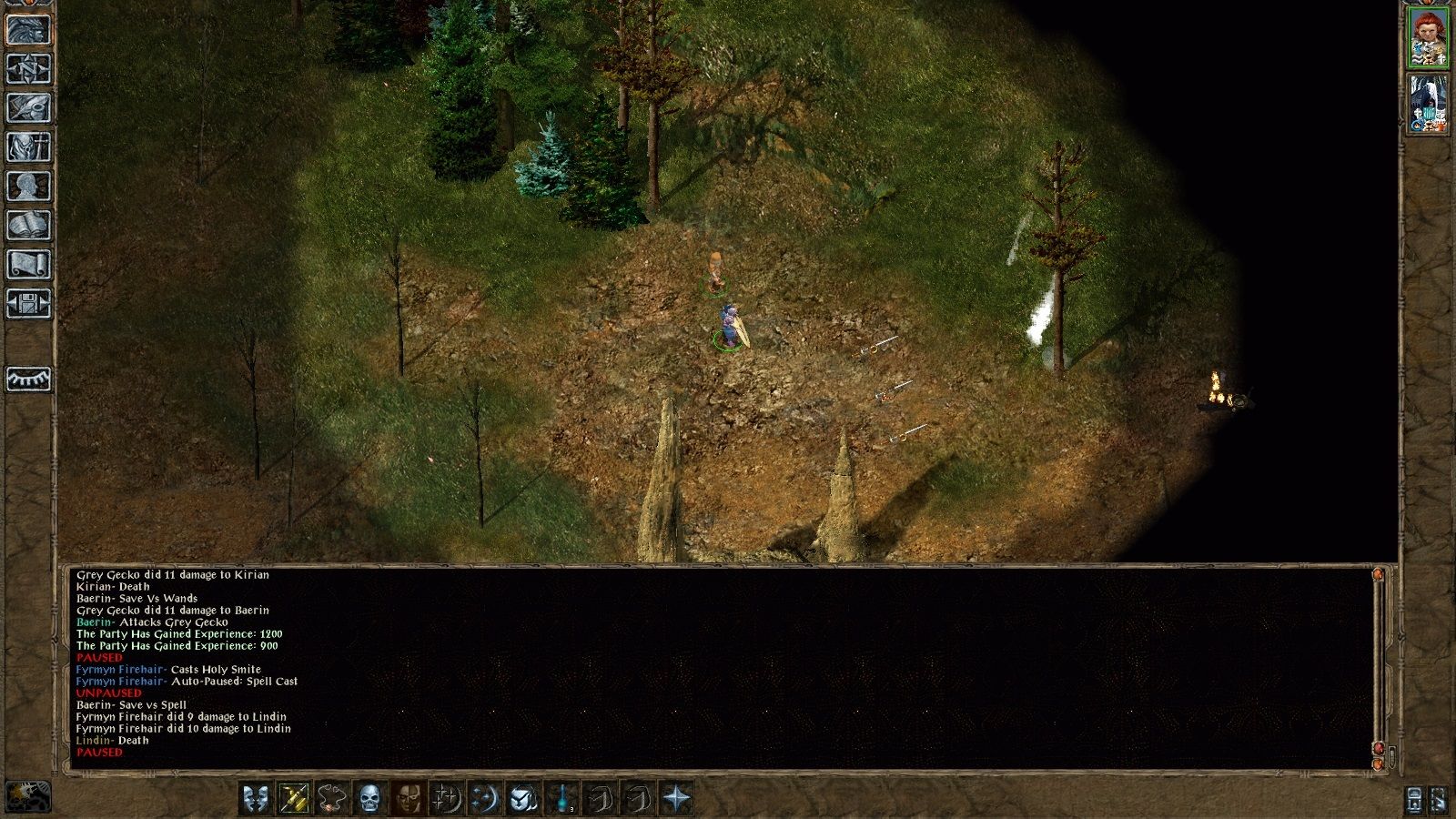
Task: Open the priest scroll button
Action: [28, 264]
